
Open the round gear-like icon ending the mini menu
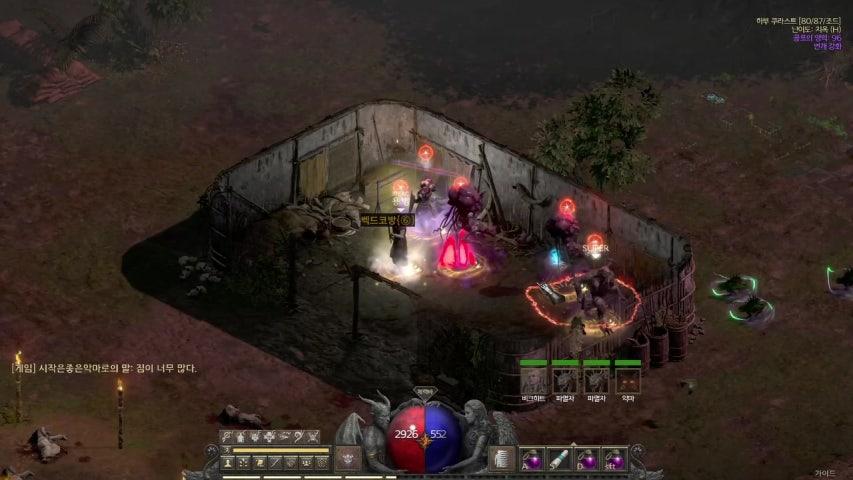[321, 462]
